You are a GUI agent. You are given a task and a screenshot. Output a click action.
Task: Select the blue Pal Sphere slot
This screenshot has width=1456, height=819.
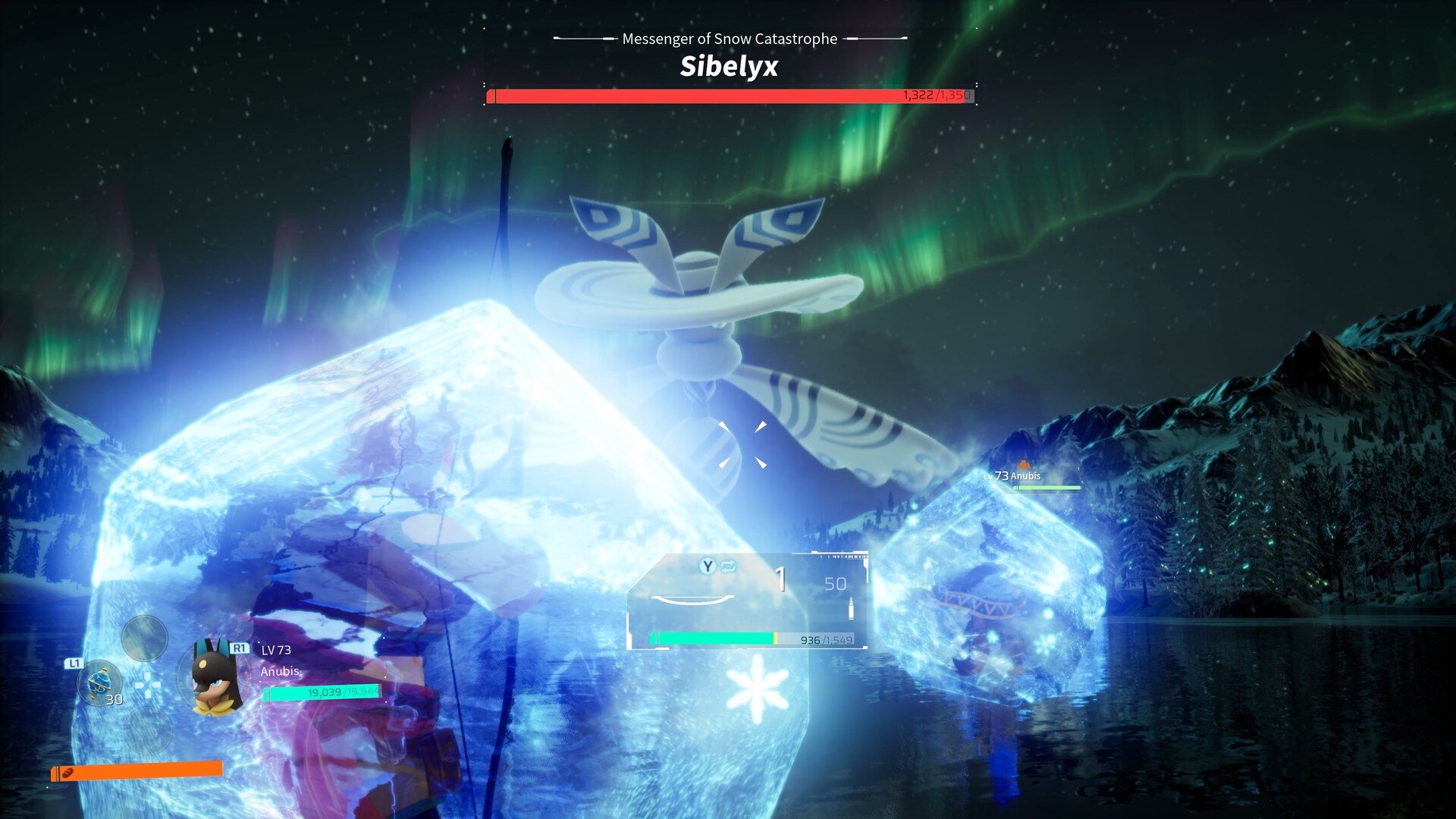(99, 682)
